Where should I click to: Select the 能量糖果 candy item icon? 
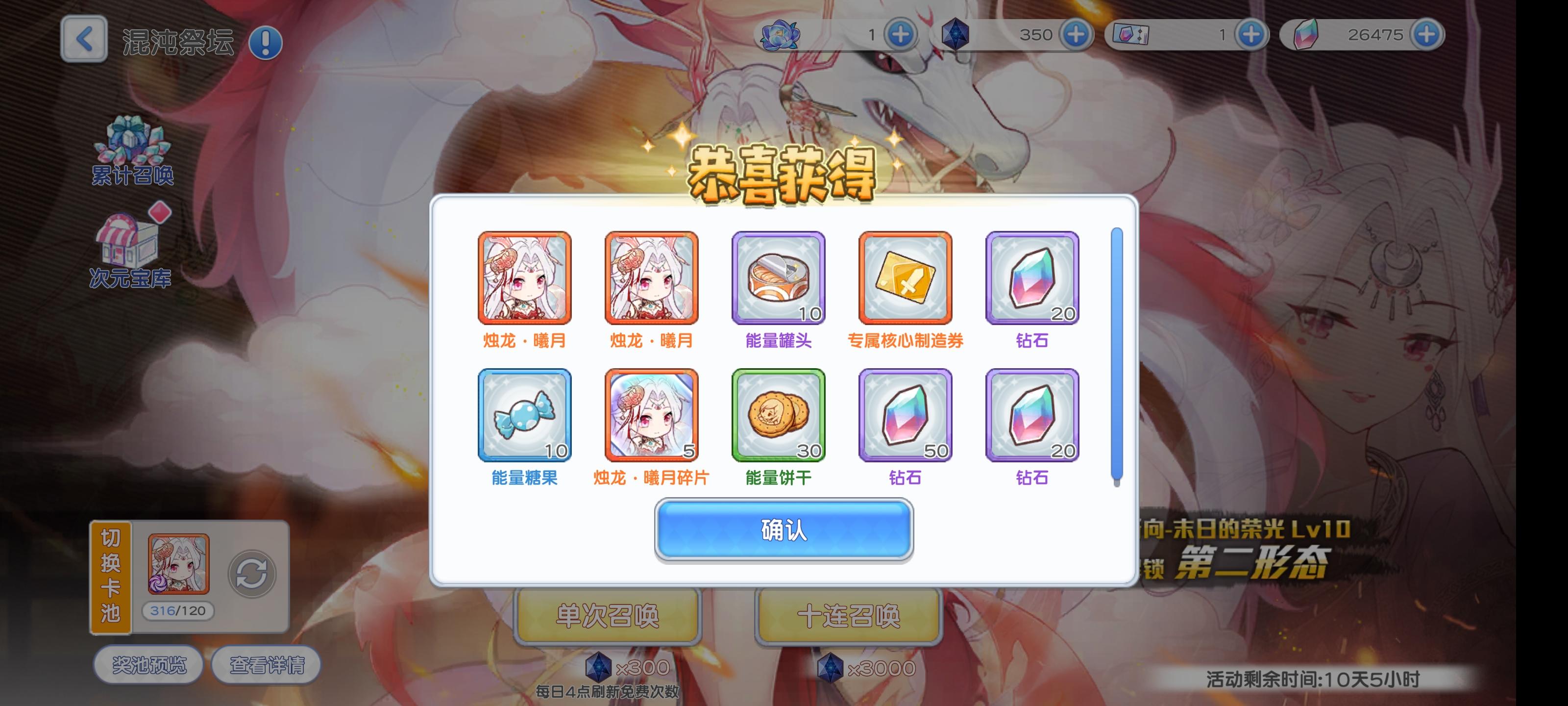tap(525, 415)
